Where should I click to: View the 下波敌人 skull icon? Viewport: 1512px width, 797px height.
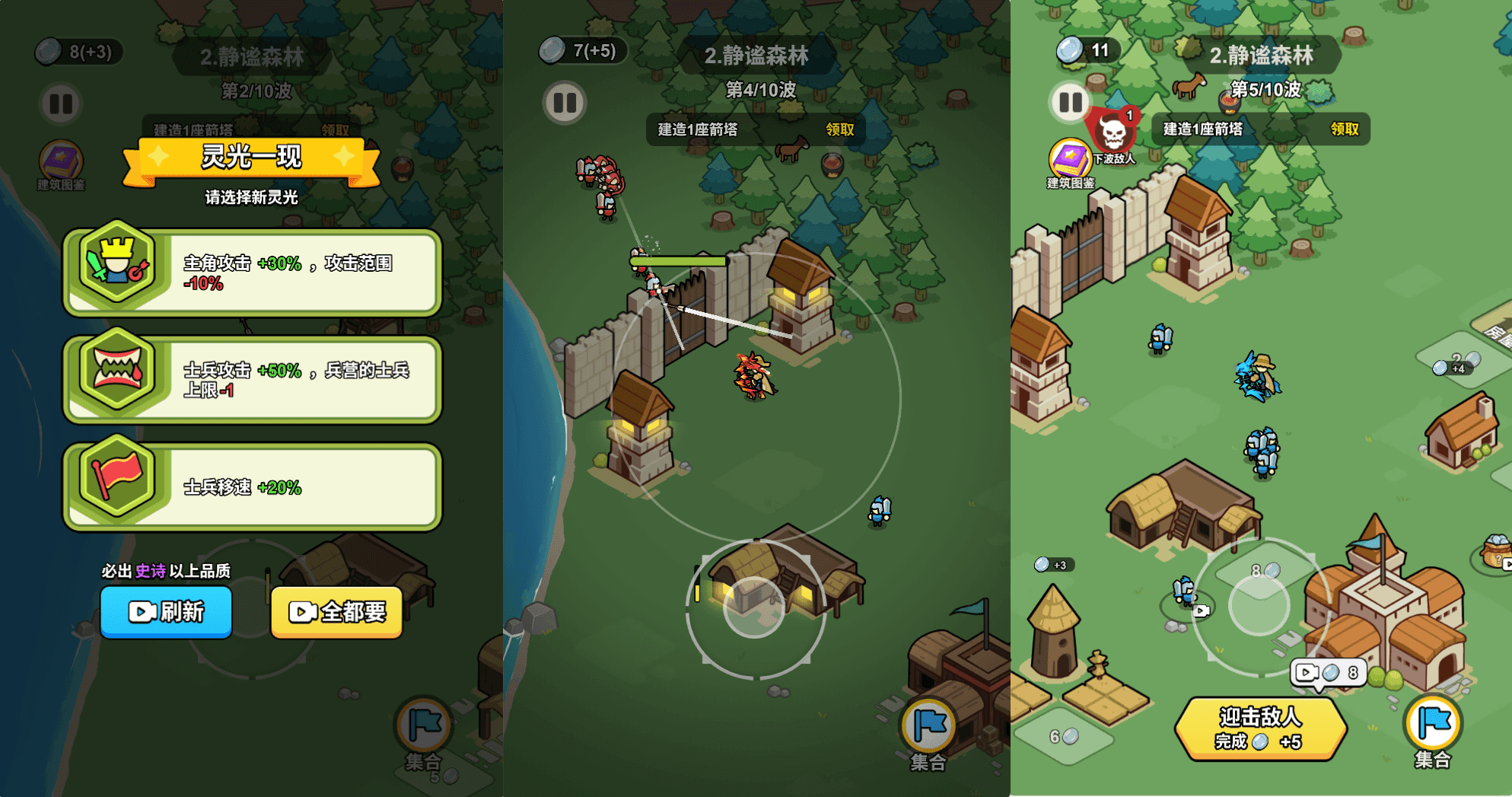(x=1113, y=133)
